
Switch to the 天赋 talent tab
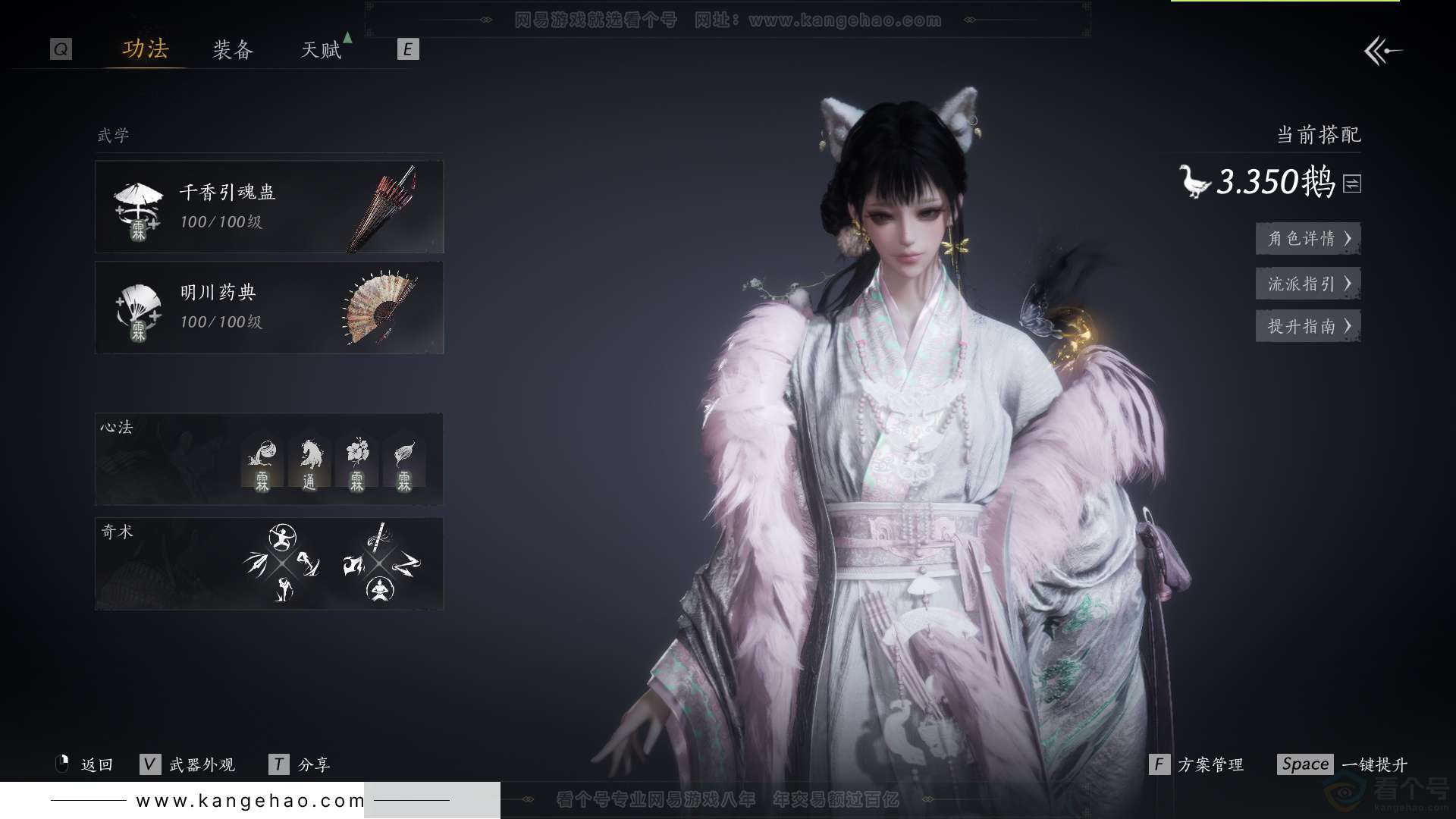tap(322, 50)
